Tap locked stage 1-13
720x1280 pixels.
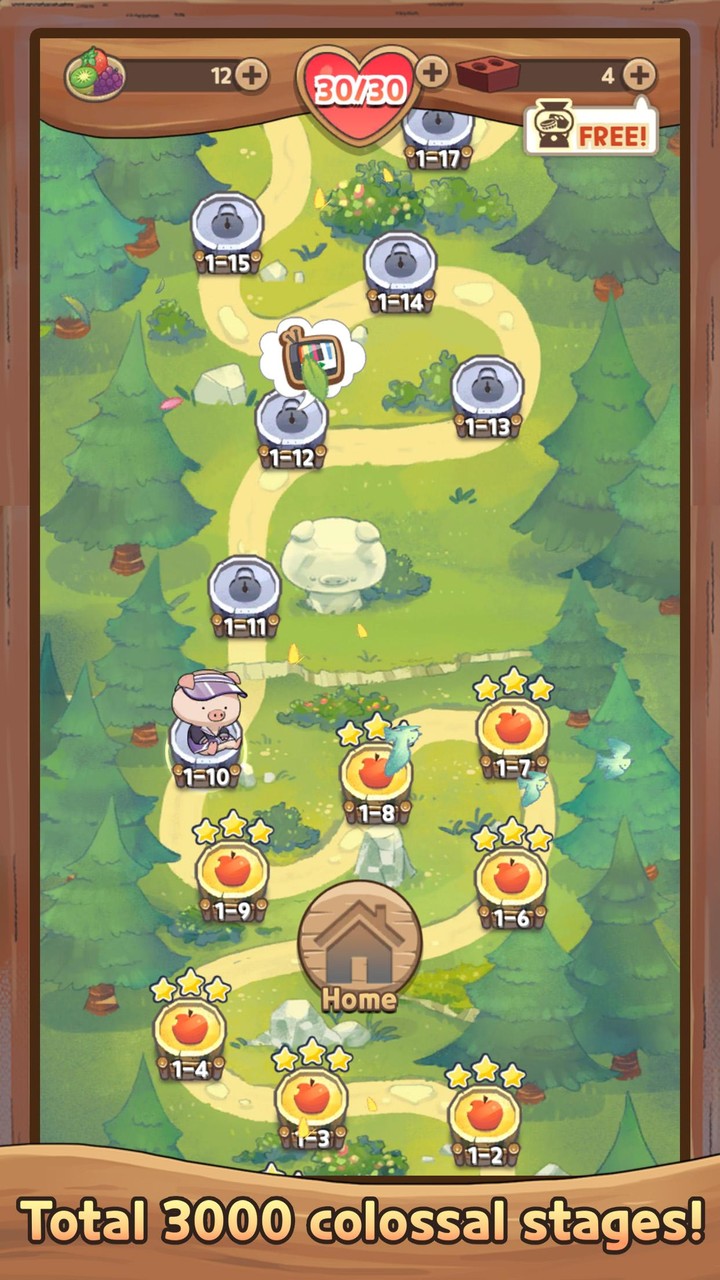[x=487, y=391]
